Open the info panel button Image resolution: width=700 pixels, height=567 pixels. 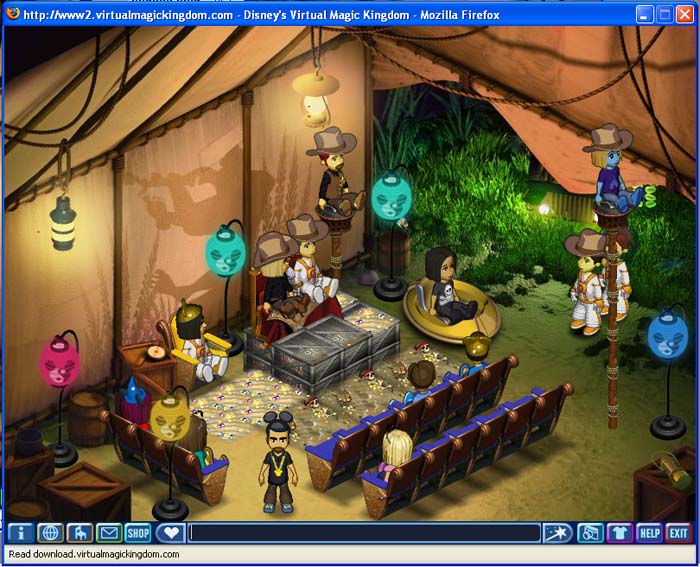20,533
